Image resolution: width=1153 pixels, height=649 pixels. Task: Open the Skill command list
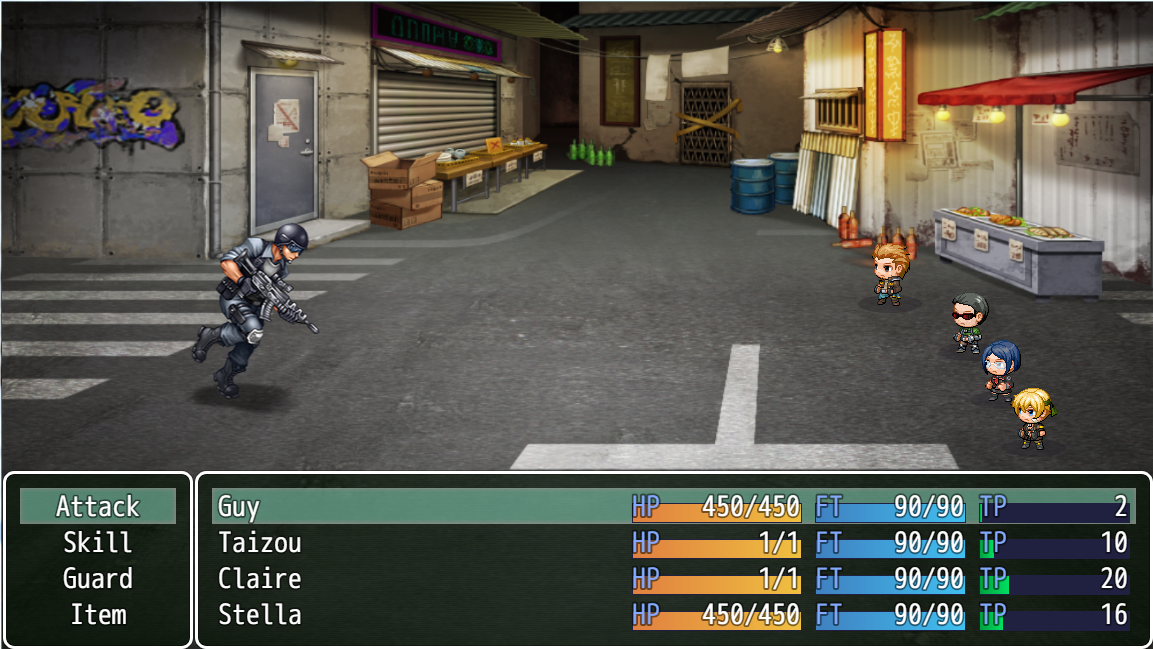click(98, 542)
